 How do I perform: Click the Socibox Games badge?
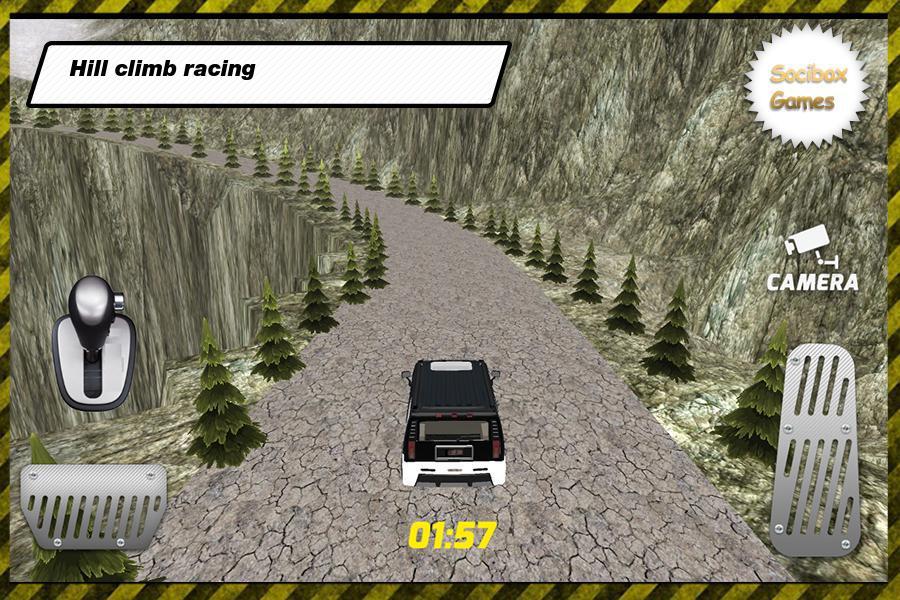click(x=803, y=88)
